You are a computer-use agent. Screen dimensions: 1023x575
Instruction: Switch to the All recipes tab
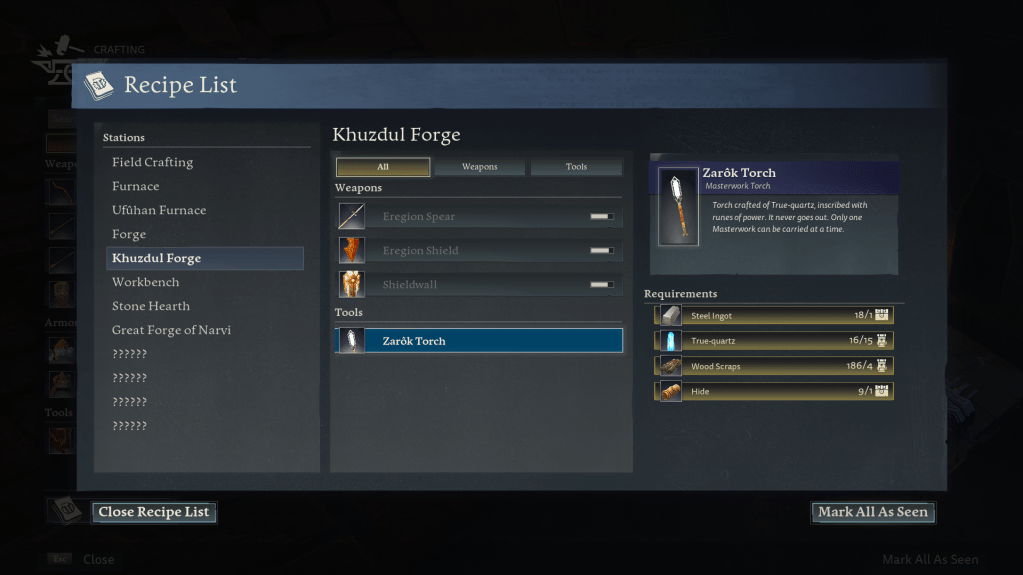tap(383, 167)
